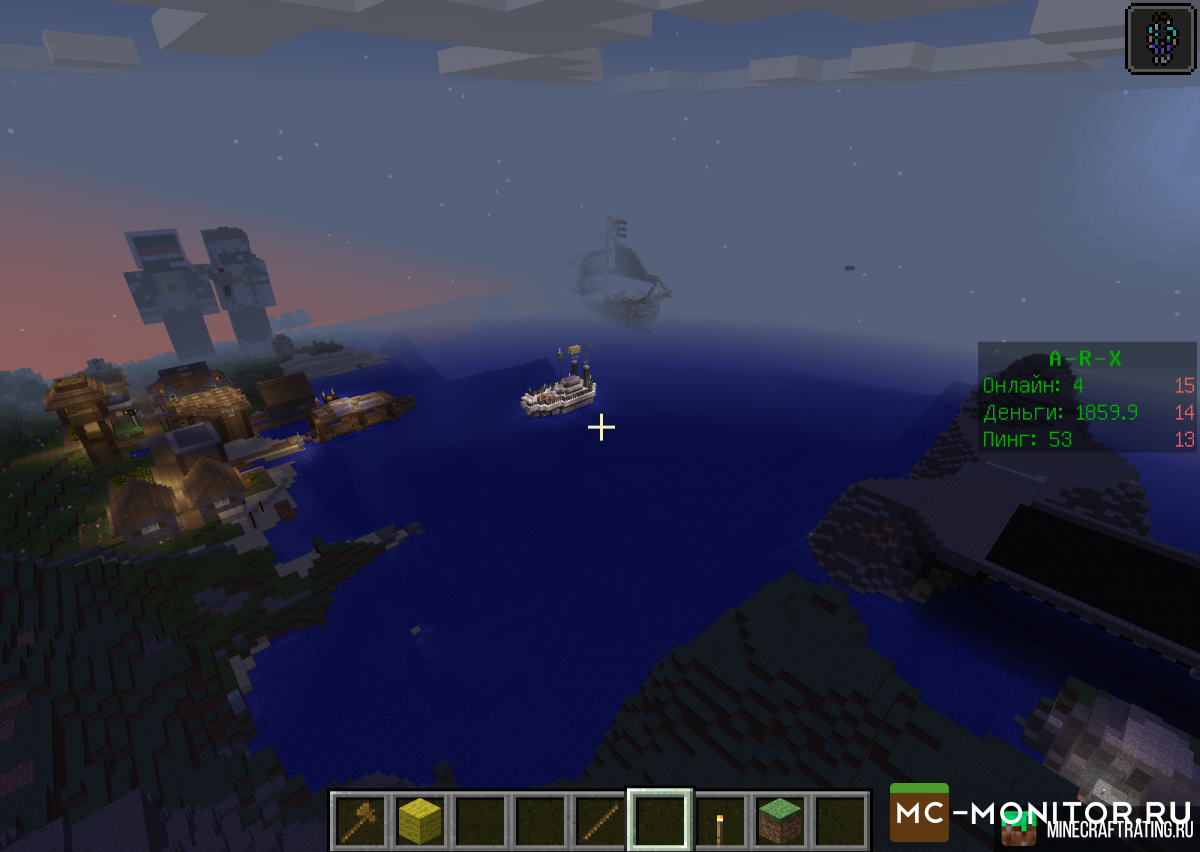
Task: Choose the yellow block in the hotbar
Action: click(x=420, y=820)
